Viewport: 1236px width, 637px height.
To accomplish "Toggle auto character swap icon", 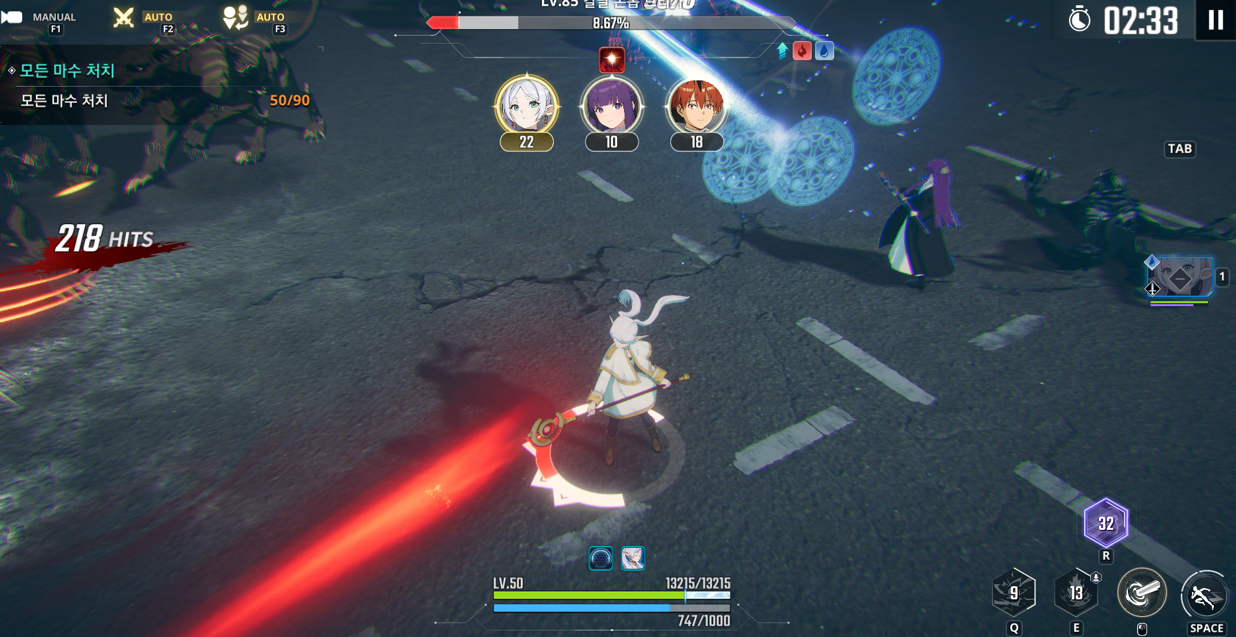I will pos(235,17).
